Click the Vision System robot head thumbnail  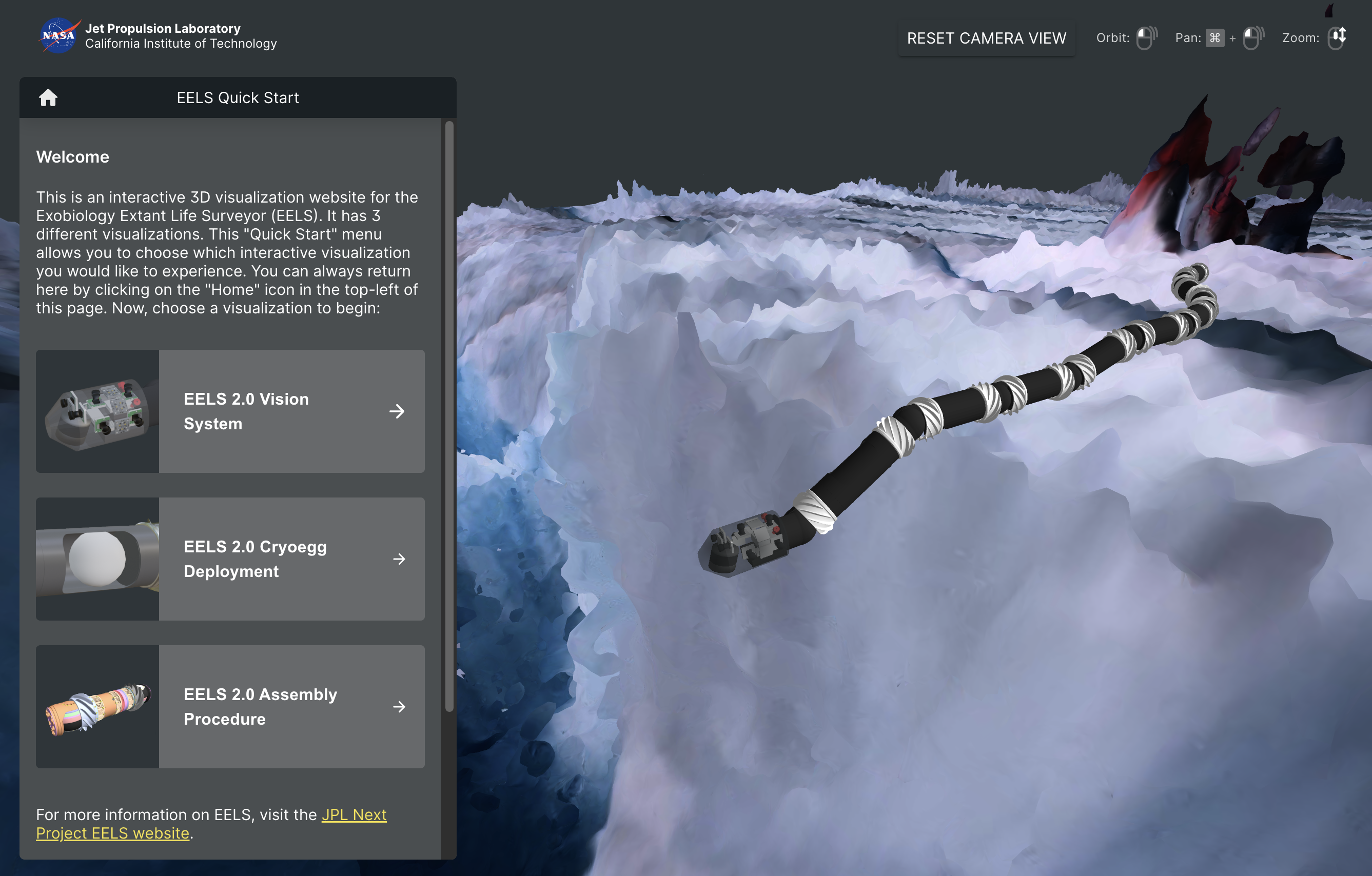[x=97, y=411]
